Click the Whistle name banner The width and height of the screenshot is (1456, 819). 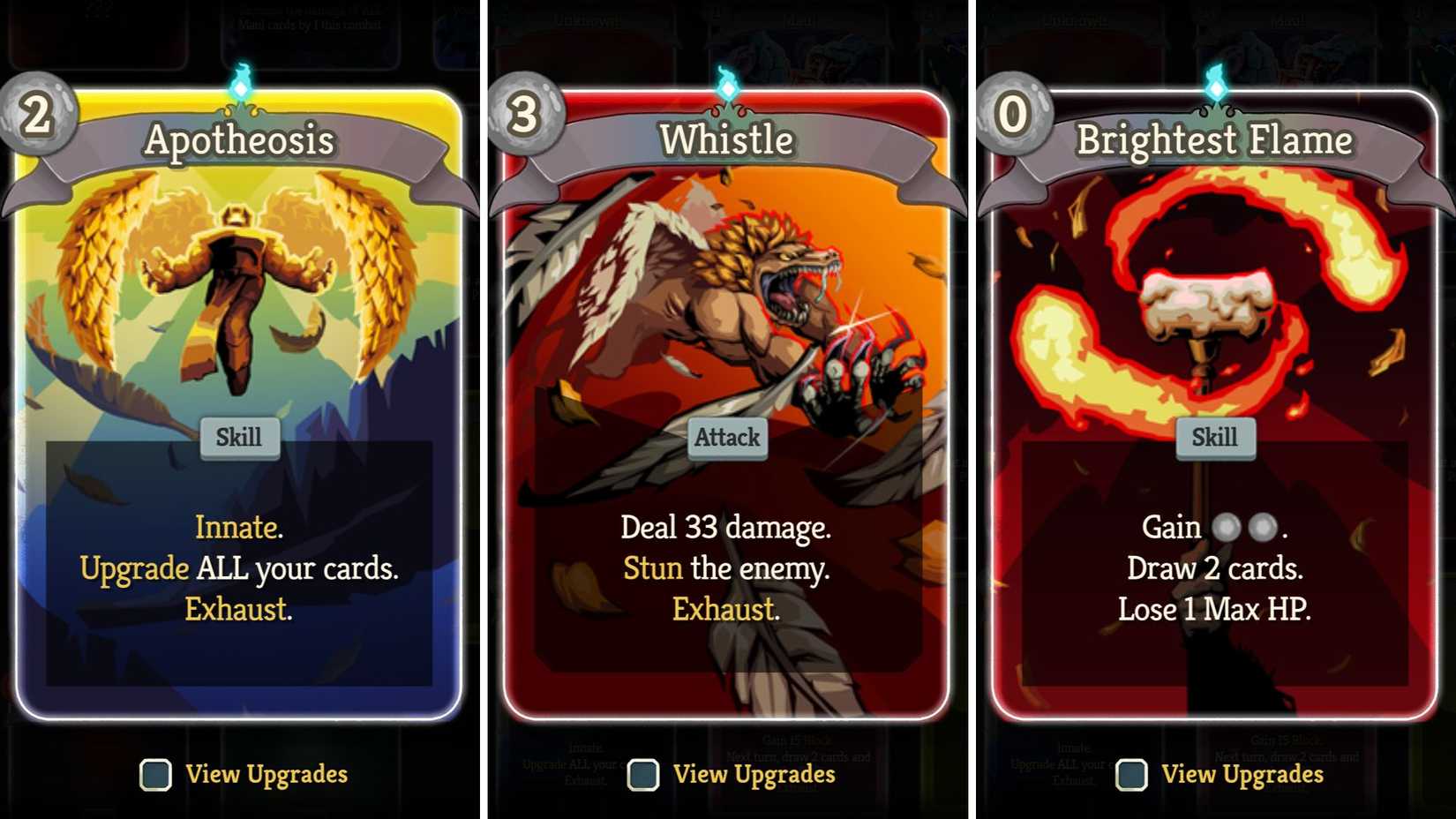pos(728,139)
